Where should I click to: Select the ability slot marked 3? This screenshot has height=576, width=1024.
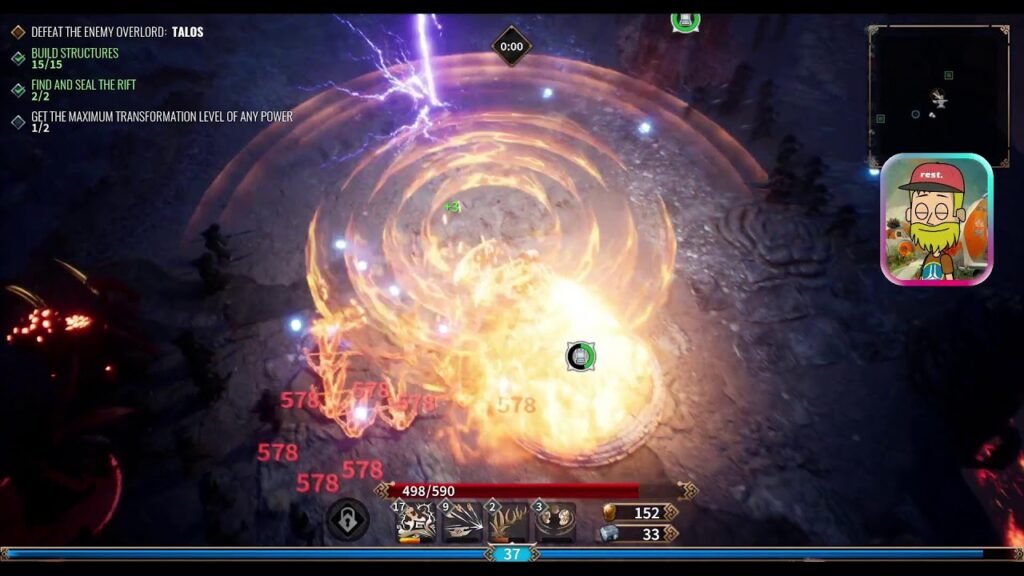pos(555,521)
